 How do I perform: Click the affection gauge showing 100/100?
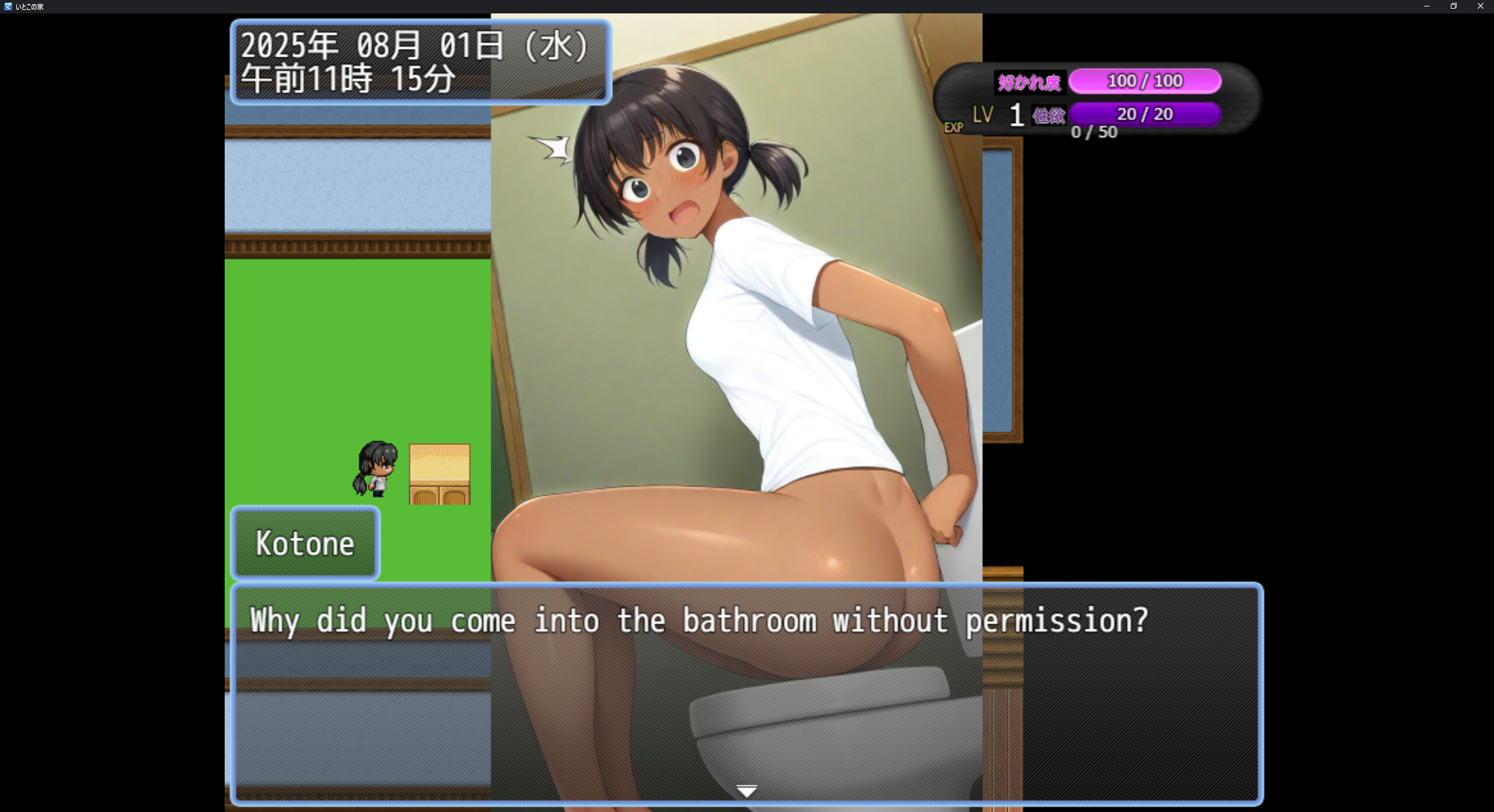[x=1145, y=81]
